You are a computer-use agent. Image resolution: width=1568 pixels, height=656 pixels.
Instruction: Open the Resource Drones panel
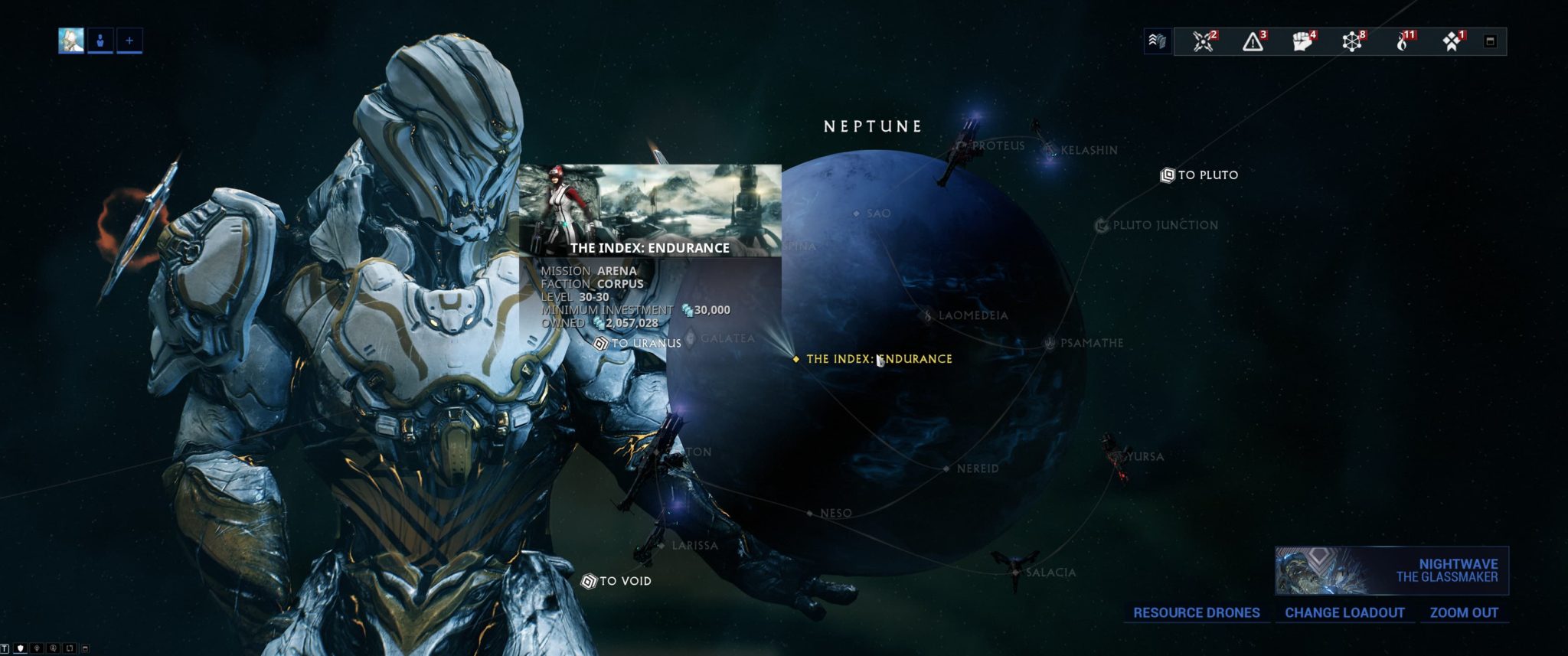point(1196,613)
